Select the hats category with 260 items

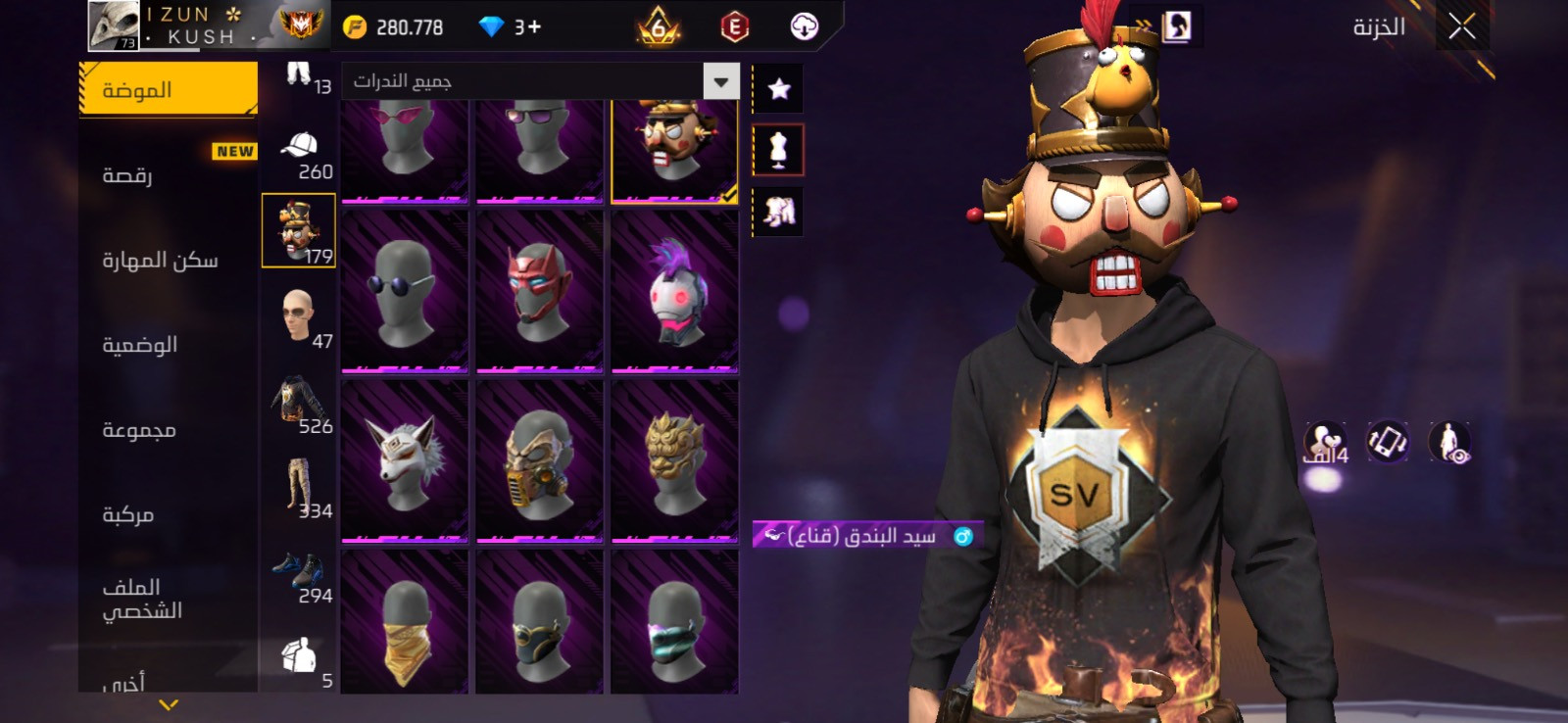click(x=300, y=152)
